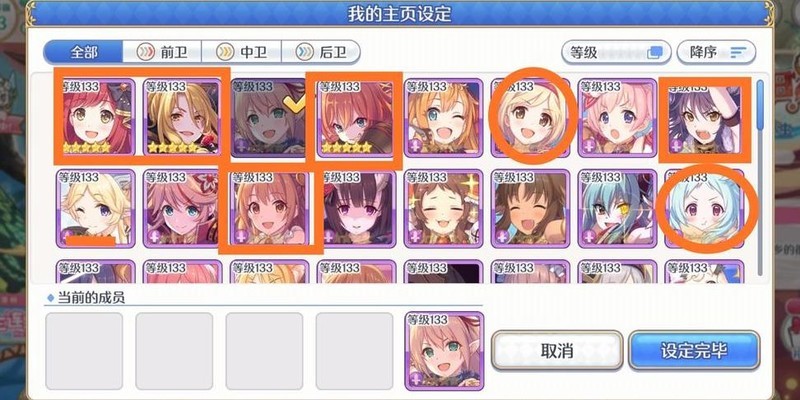Show the 中卫 position tab
The height and width of the screenshot is (400, 800).
(x=241, y=52)
